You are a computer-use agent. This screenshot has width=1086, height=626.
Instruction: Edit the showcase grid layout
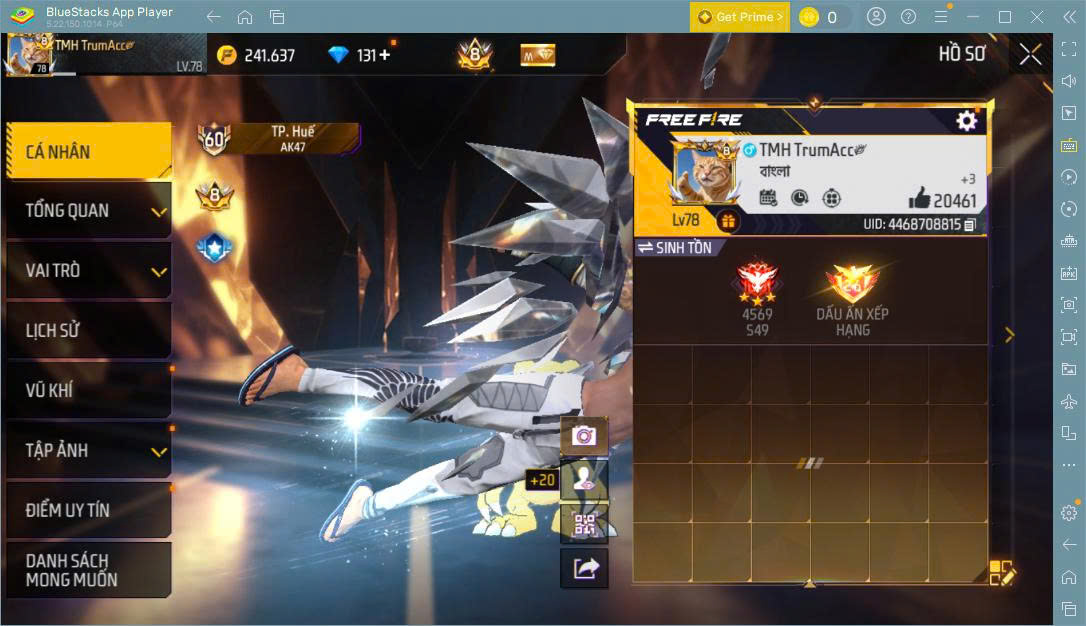(1001, 572)
